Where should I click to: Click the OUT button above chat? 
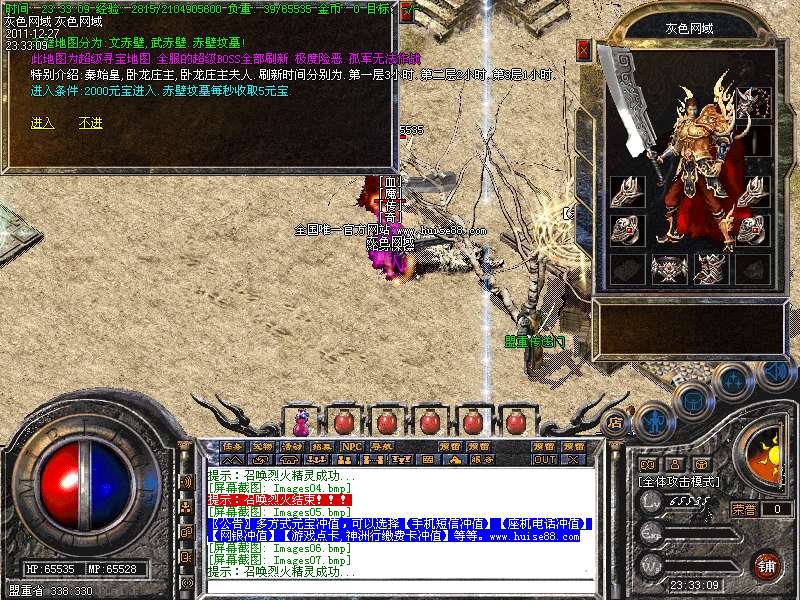pyautogui.click(x=545, y=460)
